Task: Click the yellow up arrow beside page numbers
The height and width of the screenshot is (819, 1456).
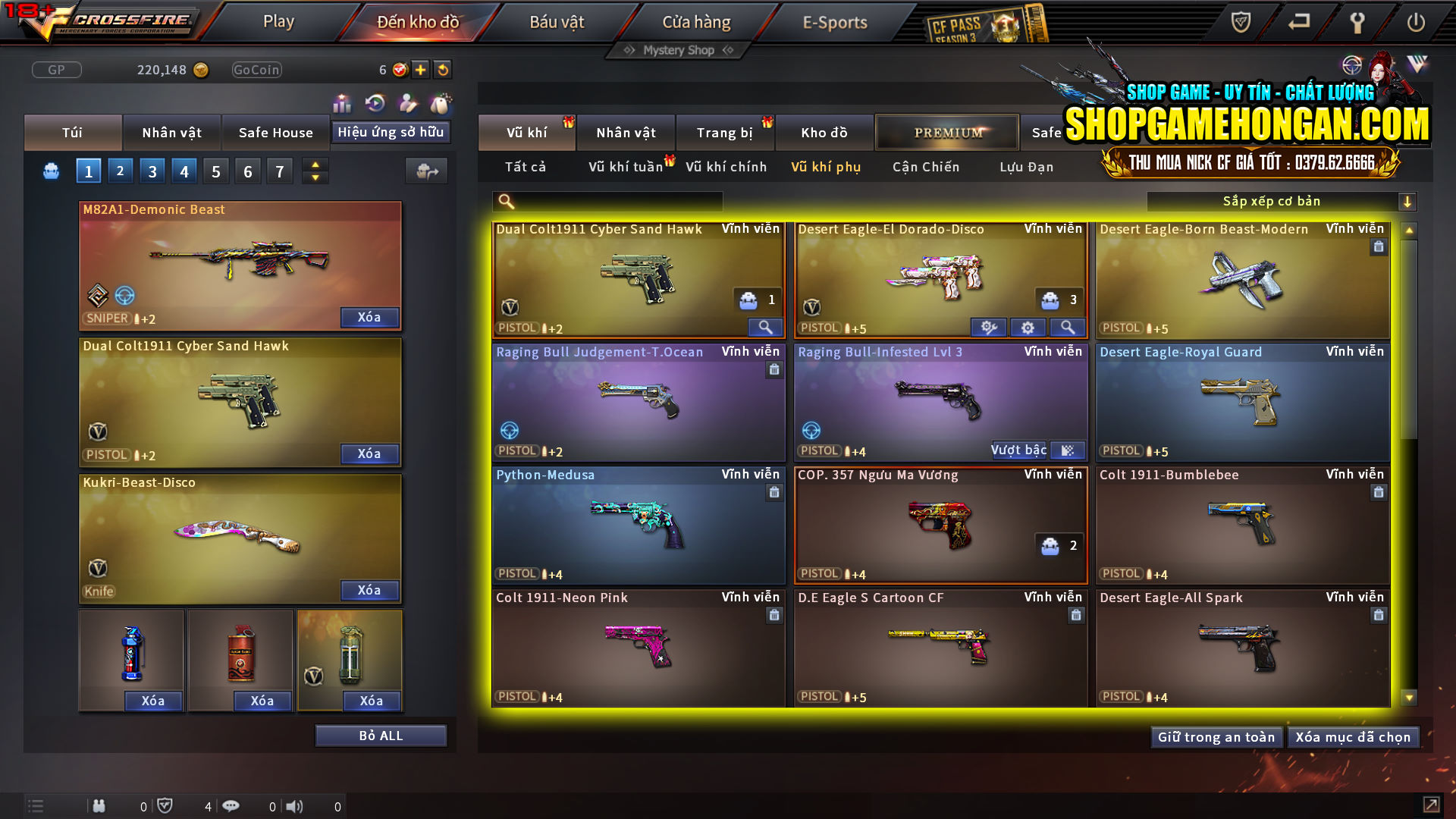Action: click(x=315, y=164)
